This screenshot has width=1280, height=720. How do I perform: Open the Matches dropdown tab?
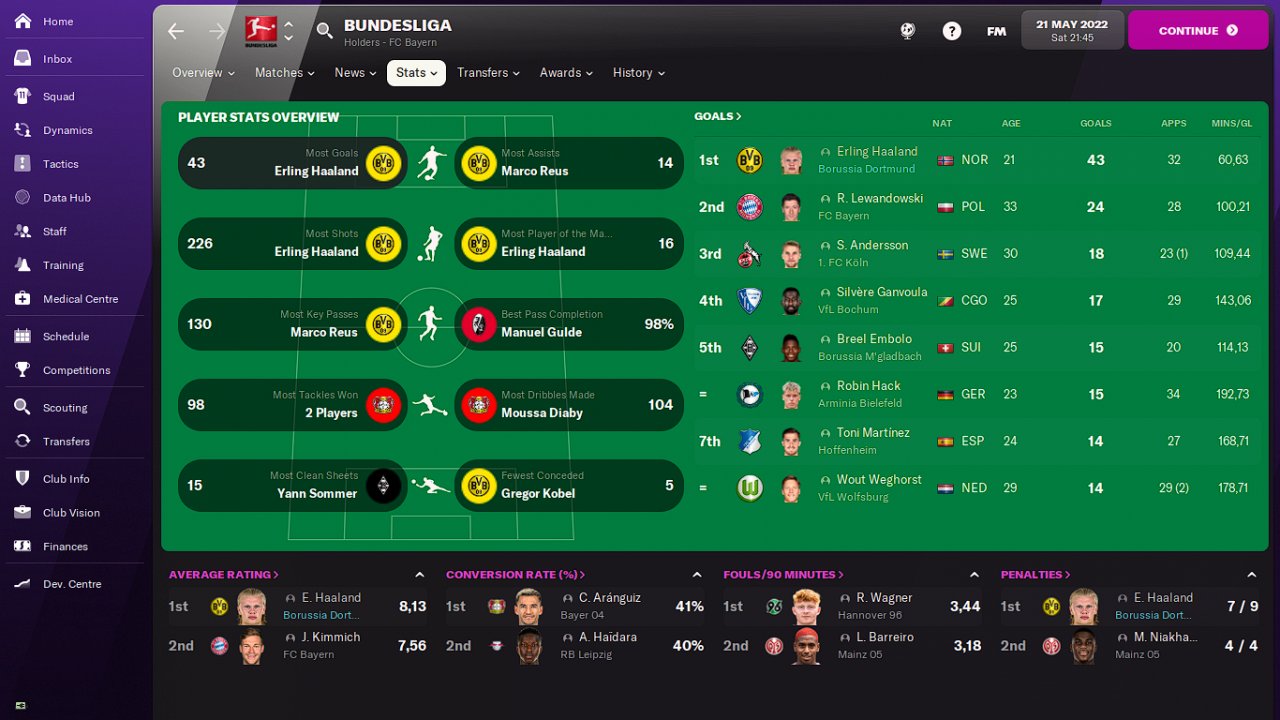click(x=284, y=73)
